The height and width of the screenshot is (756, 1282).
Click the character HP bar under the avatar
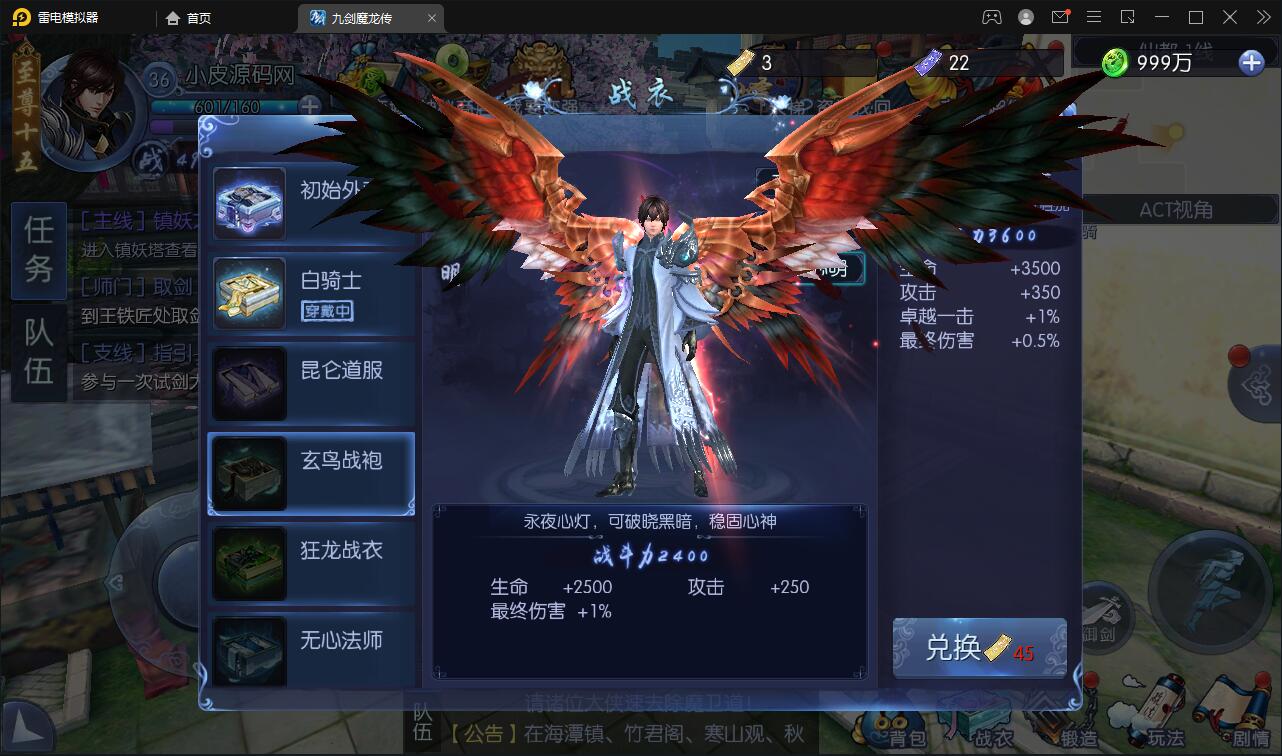tap(225, 104)
